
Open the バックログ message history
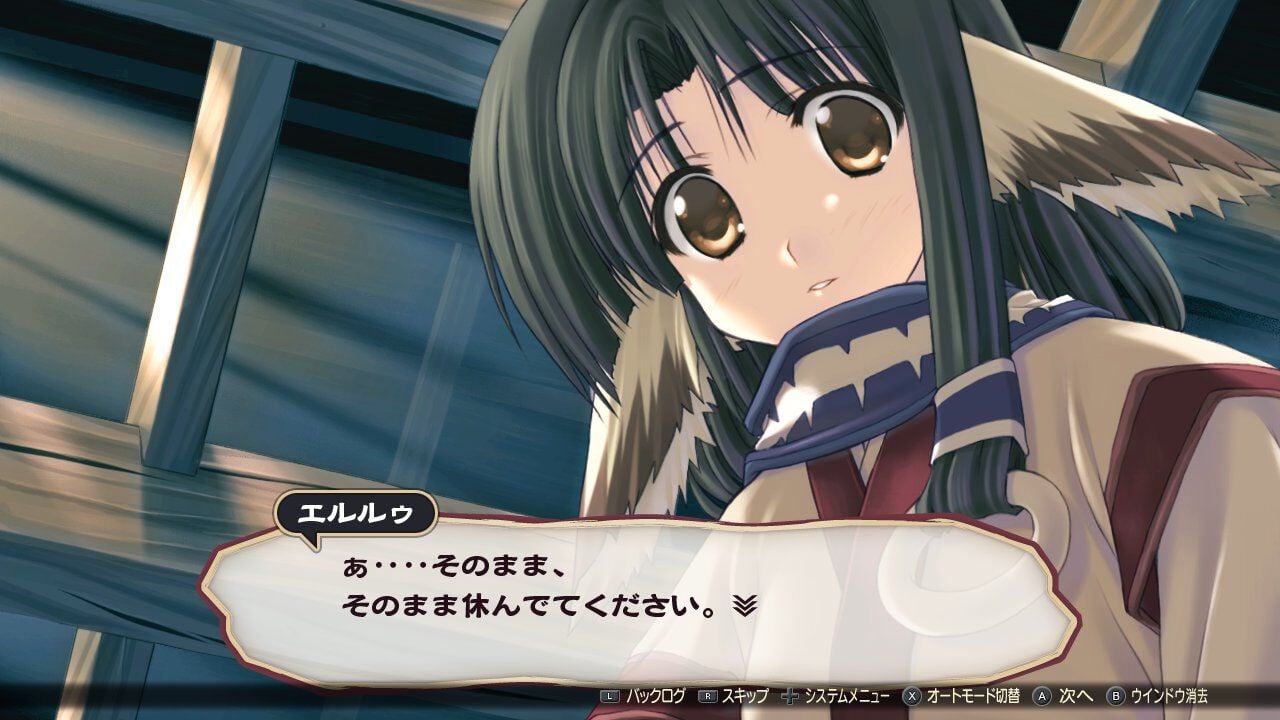coord(656,701)
